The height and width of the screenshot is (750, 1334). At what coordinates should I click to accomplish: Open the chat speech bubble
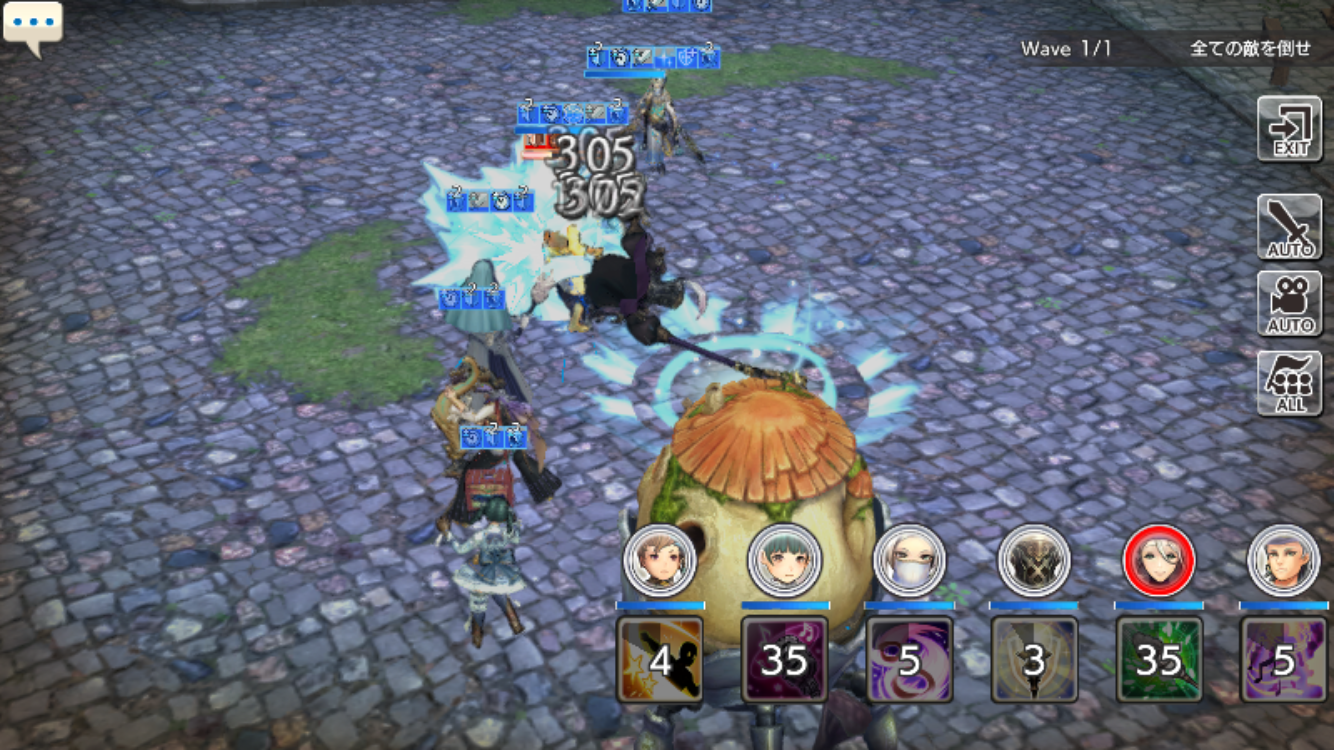click(33, 26)
